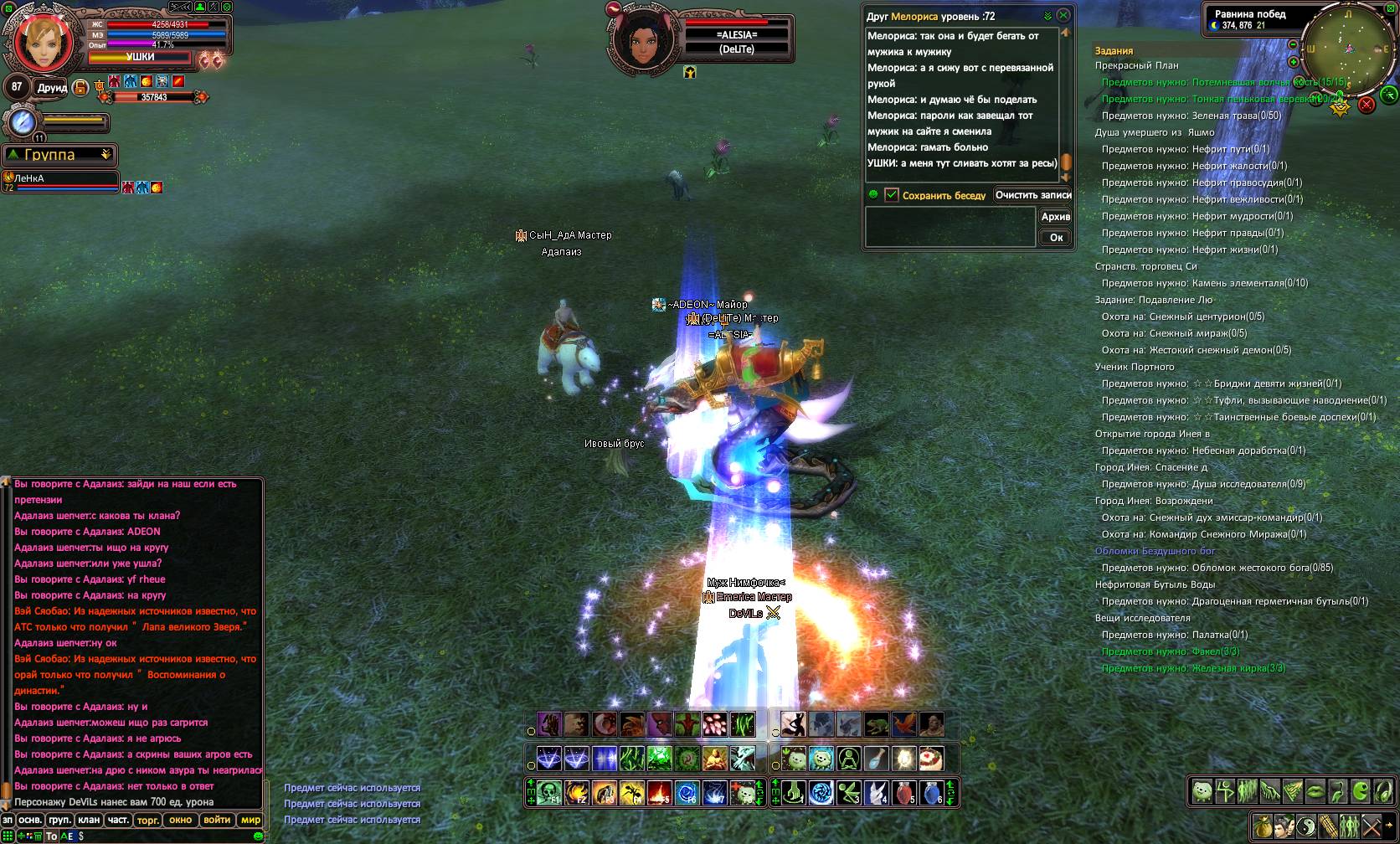The width and height of the screenshot is (1400, 844).
Task: Eat the strawberry cake item
Action: [932, 759]
